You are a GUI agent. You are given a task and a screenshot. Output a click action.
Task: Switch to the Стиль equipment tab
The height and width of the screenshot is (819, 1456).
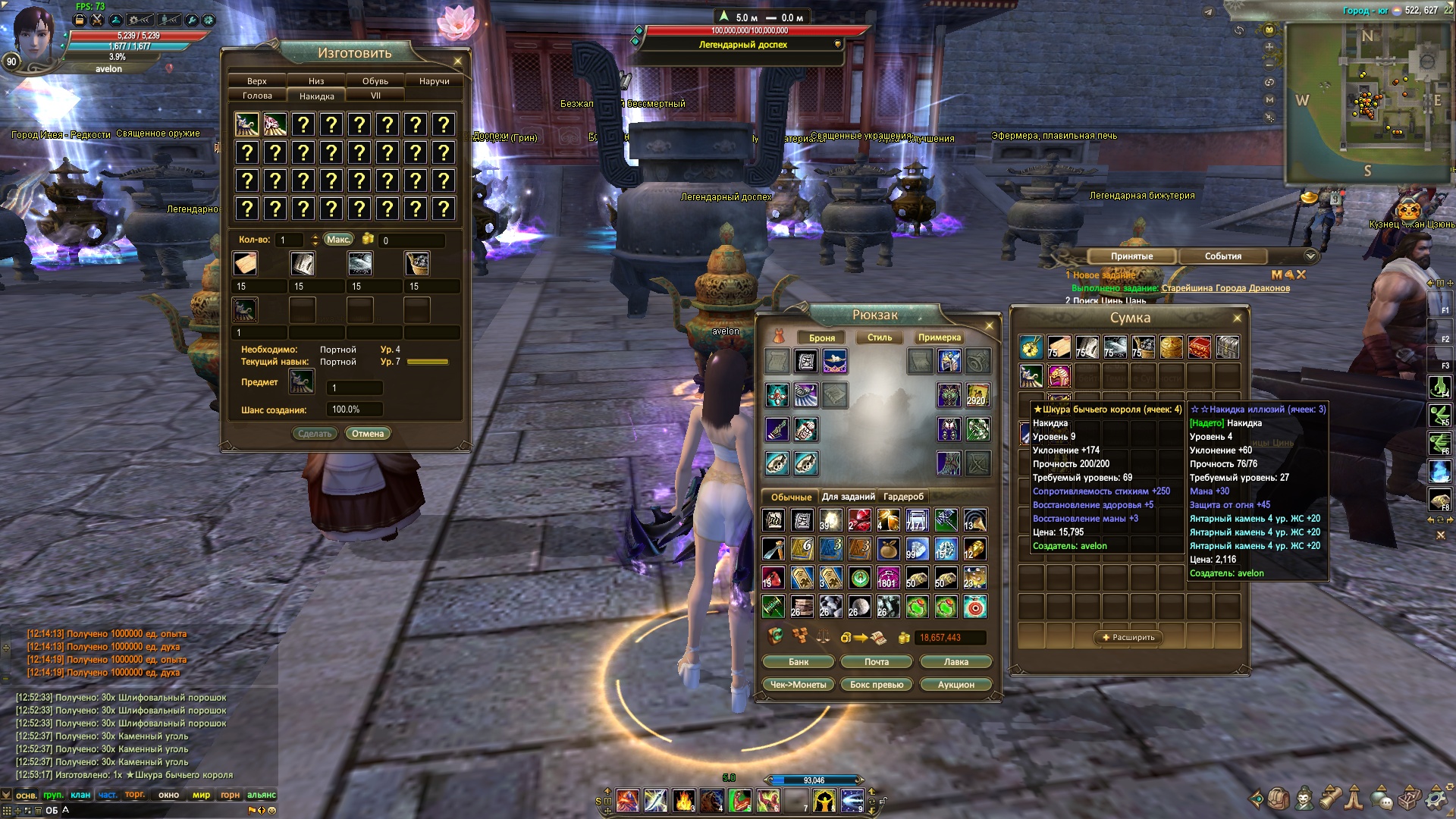pos(880,337)
